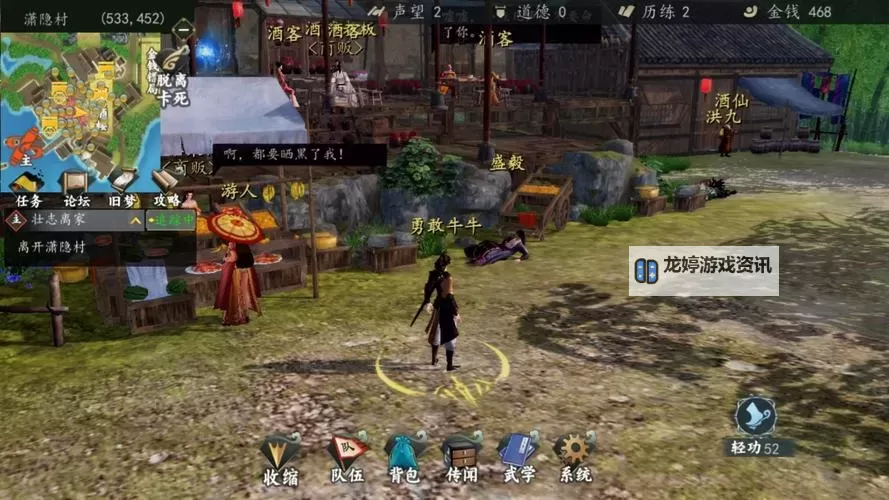Open the 武学 martial arts book
Viewport: 889px width, 500px height.
click(518, 457)
